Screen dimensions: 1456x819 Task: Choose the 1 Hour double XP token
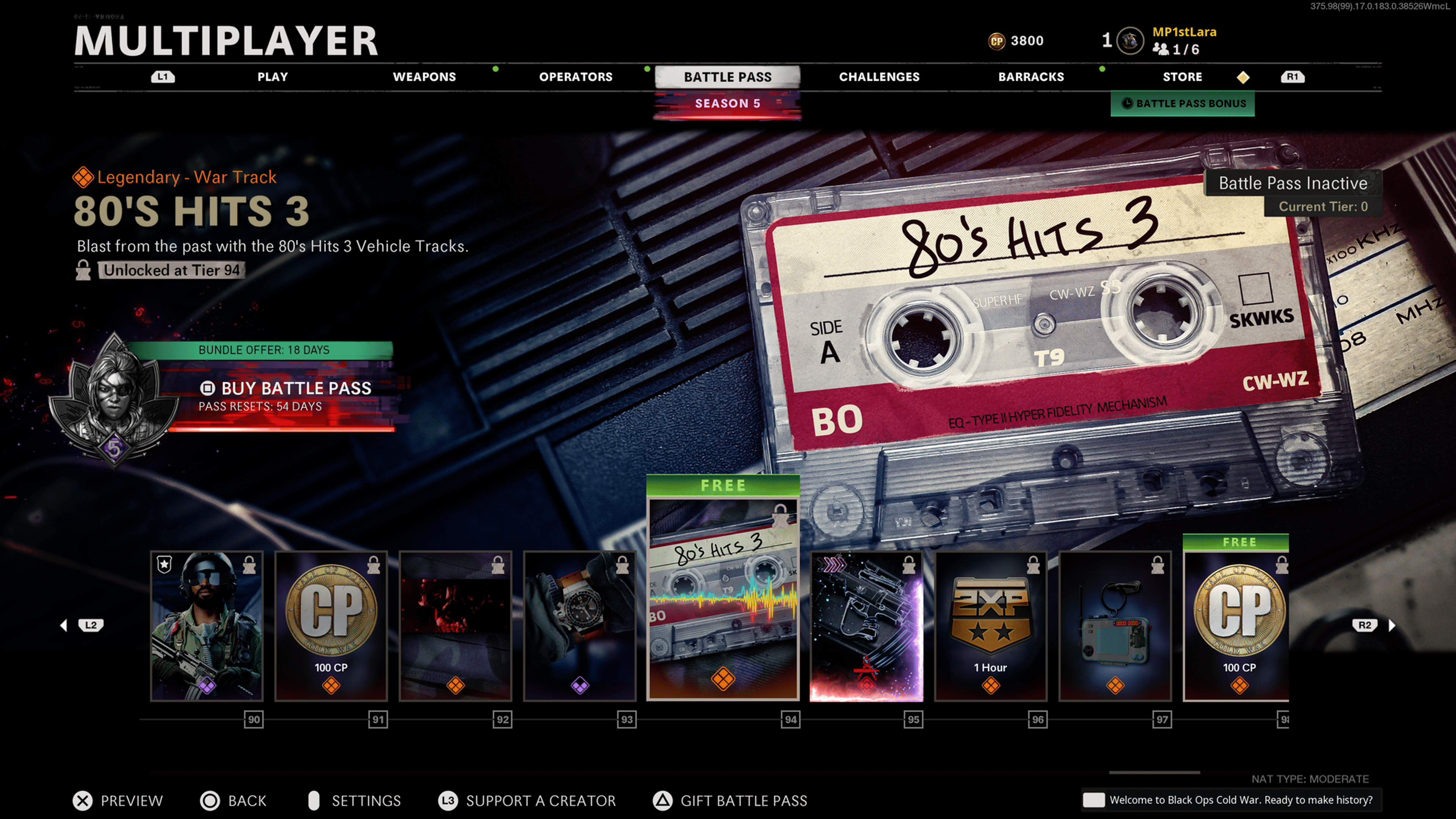coord(991,626)
